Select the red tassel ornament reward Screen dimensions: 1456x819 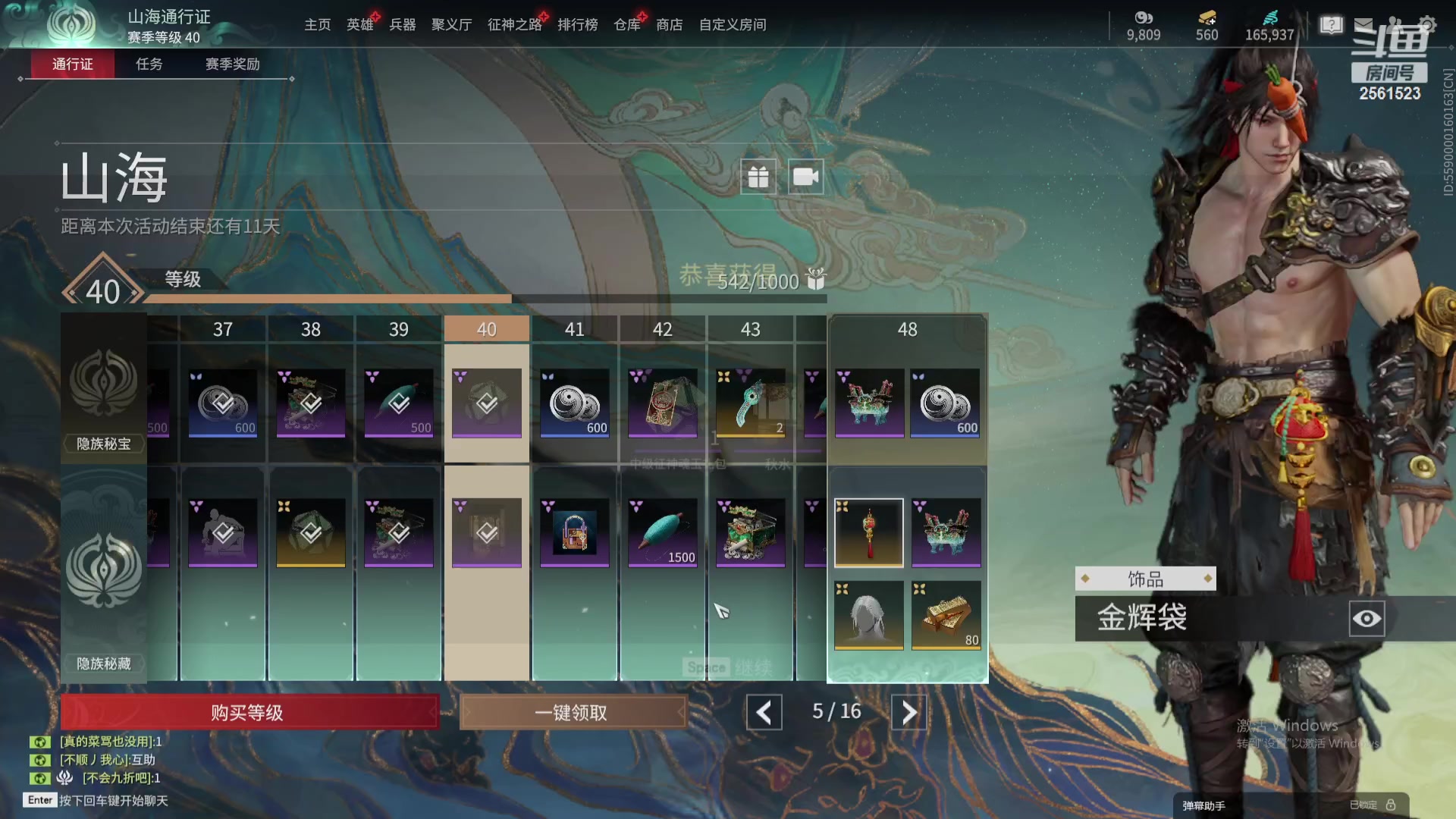pyautogui.click(x=868, y=532)
